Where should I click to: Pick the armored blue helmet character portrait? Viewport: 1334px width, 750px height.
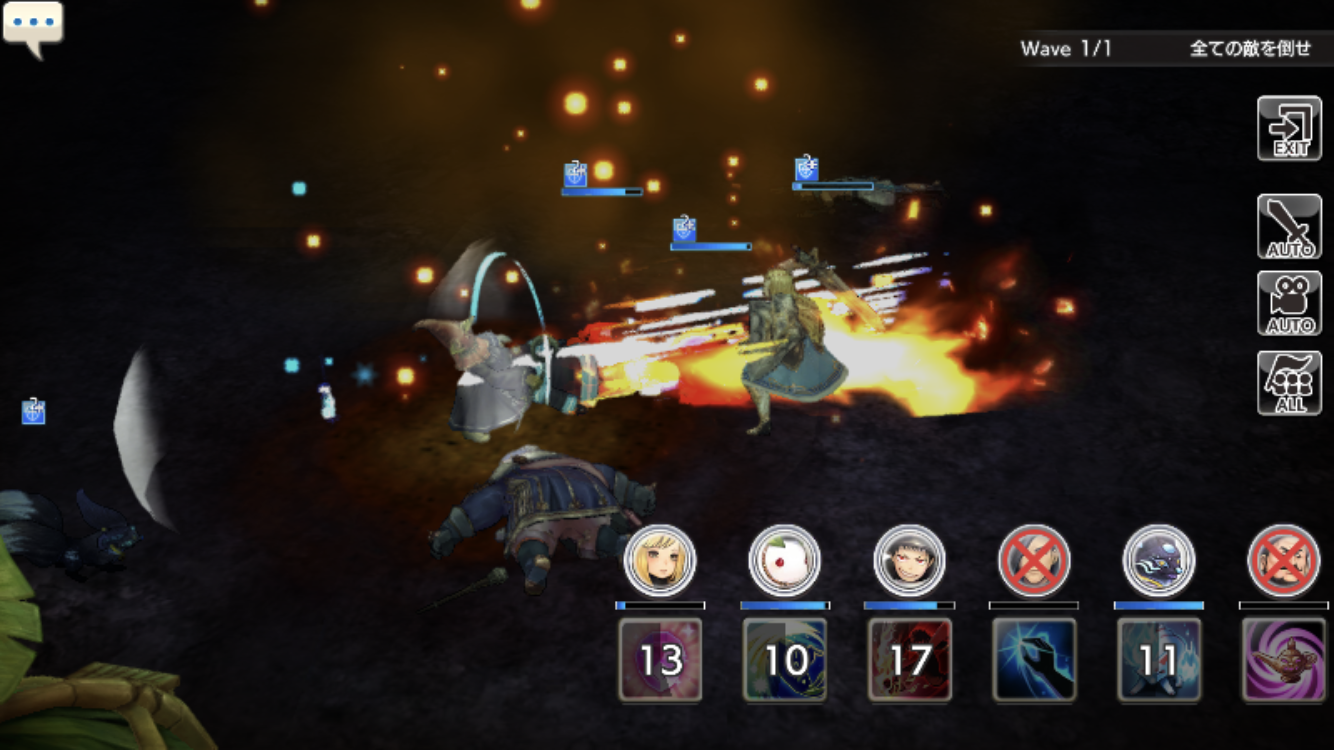[1159, 561]
